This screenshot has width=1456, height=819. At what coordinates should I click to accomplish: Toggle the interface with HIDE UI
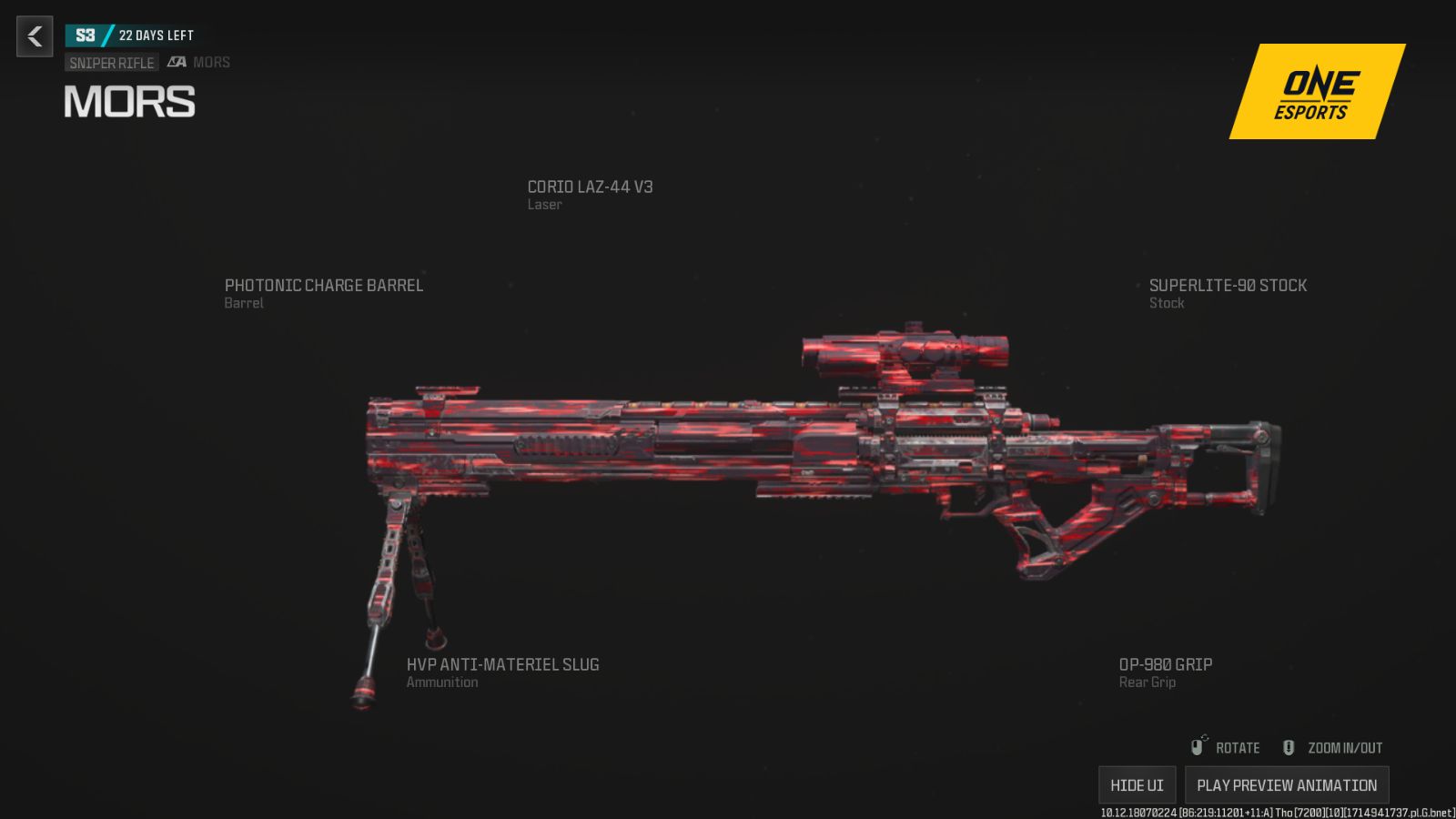click(1137, 784)
